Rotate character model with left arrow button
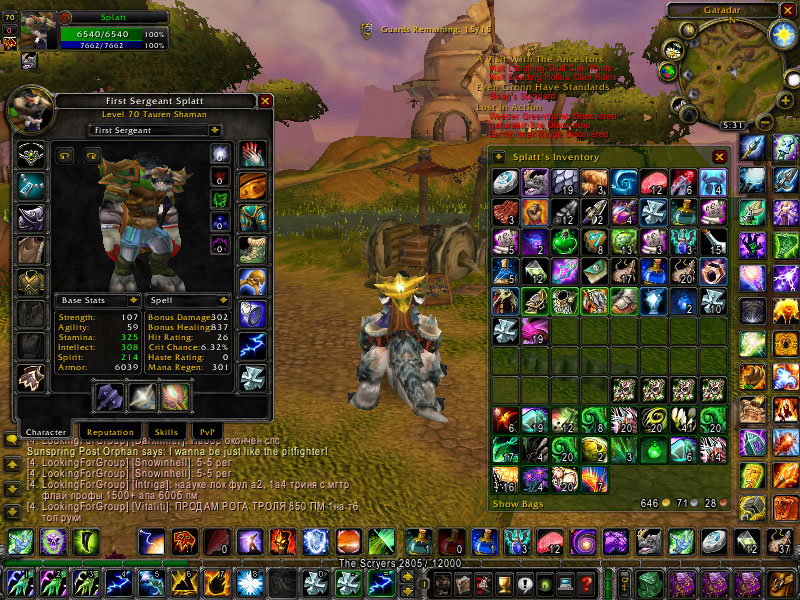Screen dimensions: 800x600 pyautogui.click(x=67, y=155)
